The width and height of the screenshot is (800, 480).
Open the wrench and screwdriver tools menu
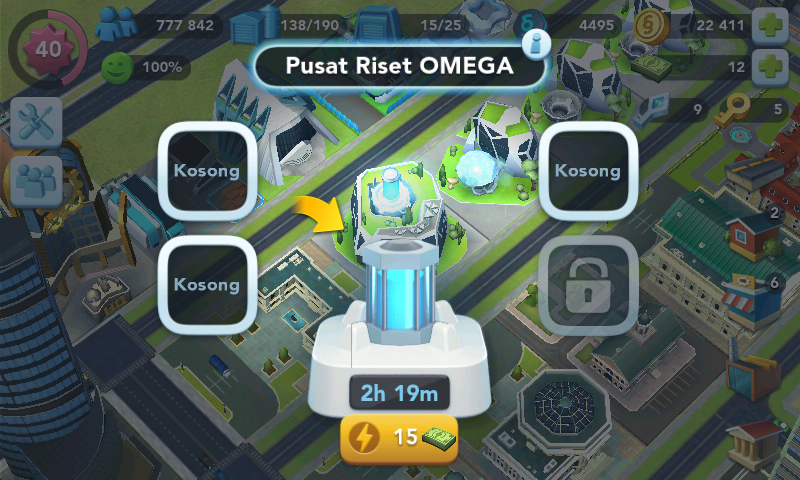coord(37,123)
